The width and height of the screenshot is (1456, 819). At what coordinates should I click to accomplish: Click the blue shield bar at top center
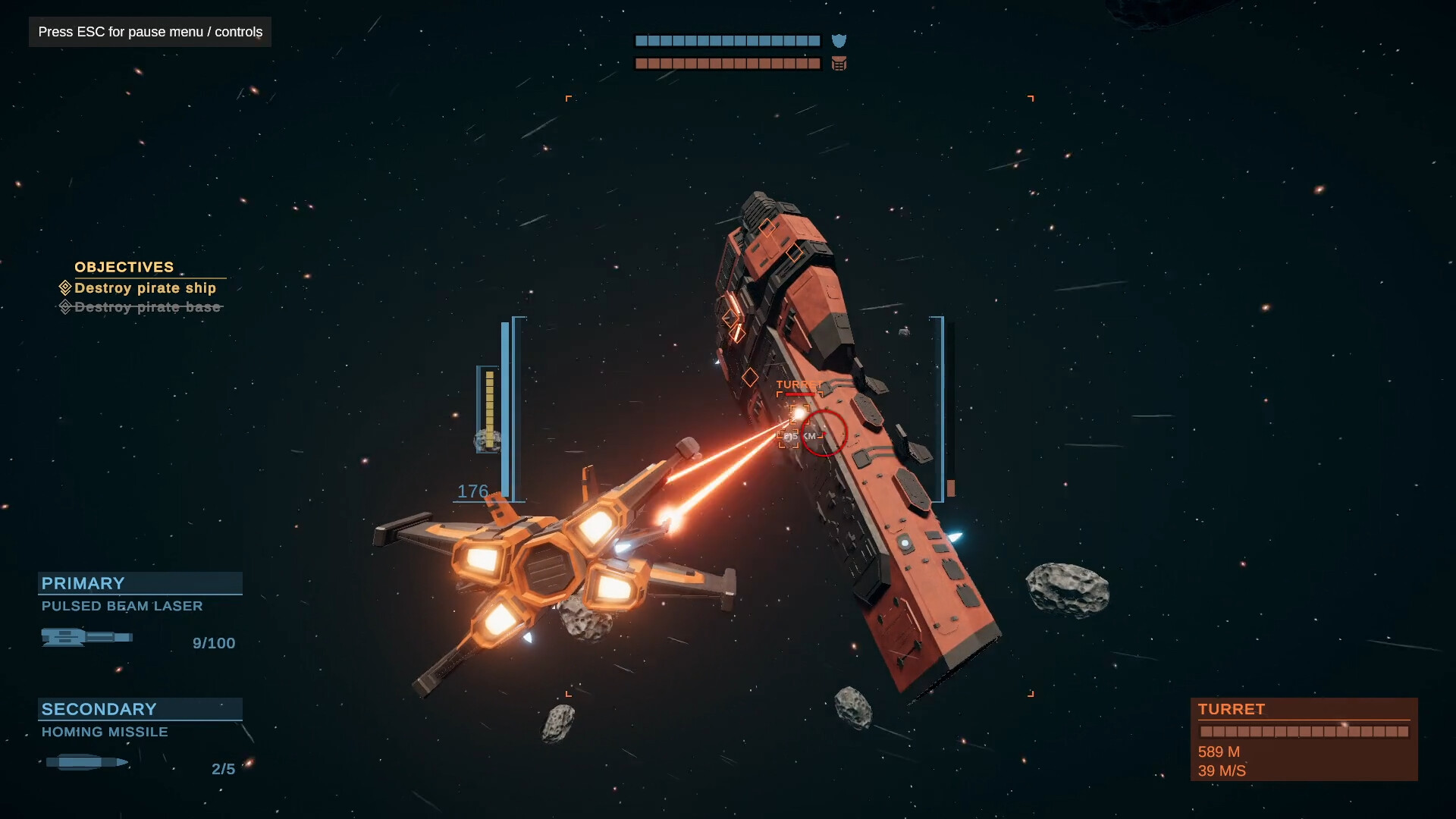pyautogui.click(x=726, y=40)
